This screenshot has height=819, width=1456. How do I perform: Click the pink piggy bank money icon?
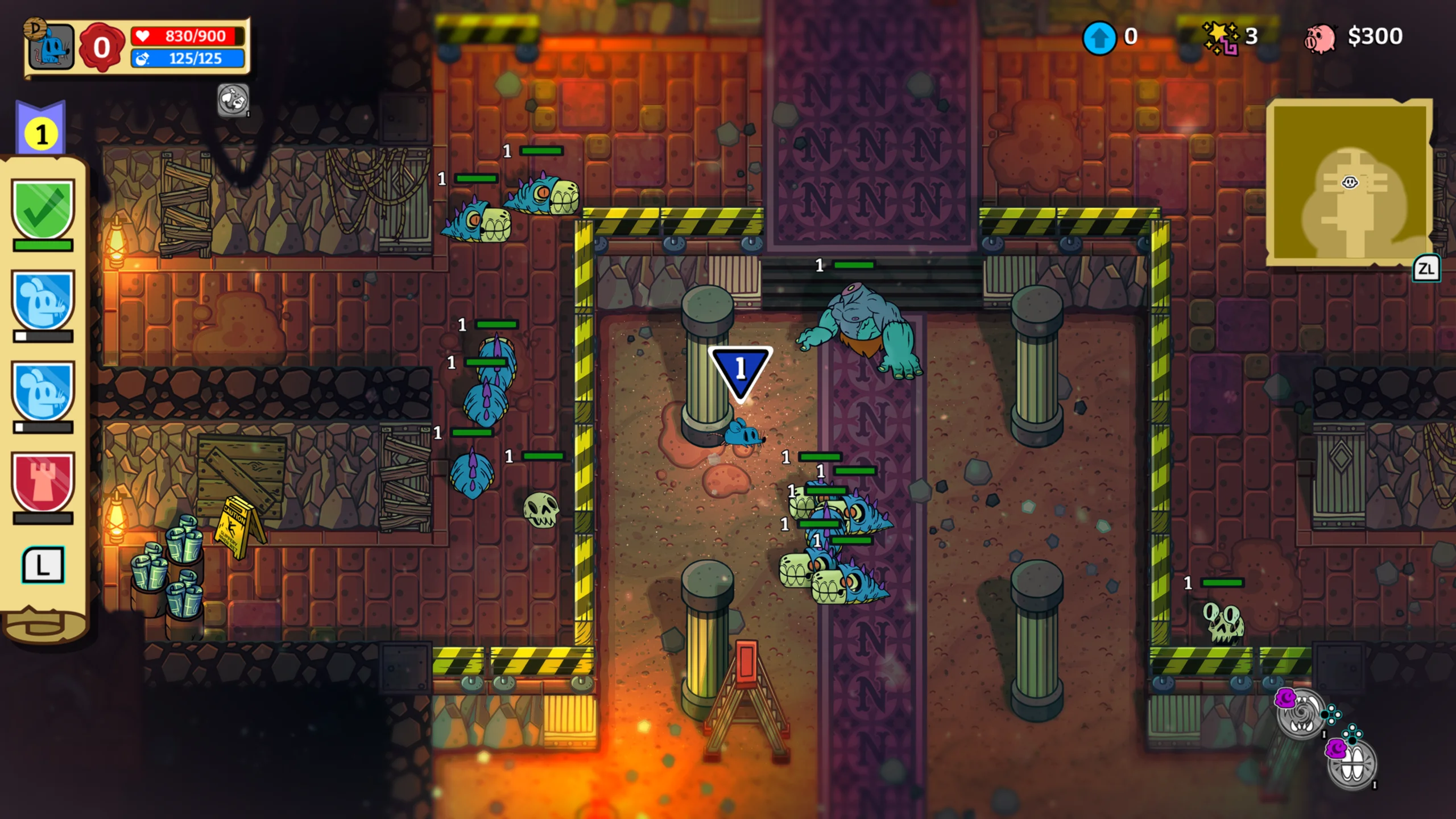(x=1319, y=39)
